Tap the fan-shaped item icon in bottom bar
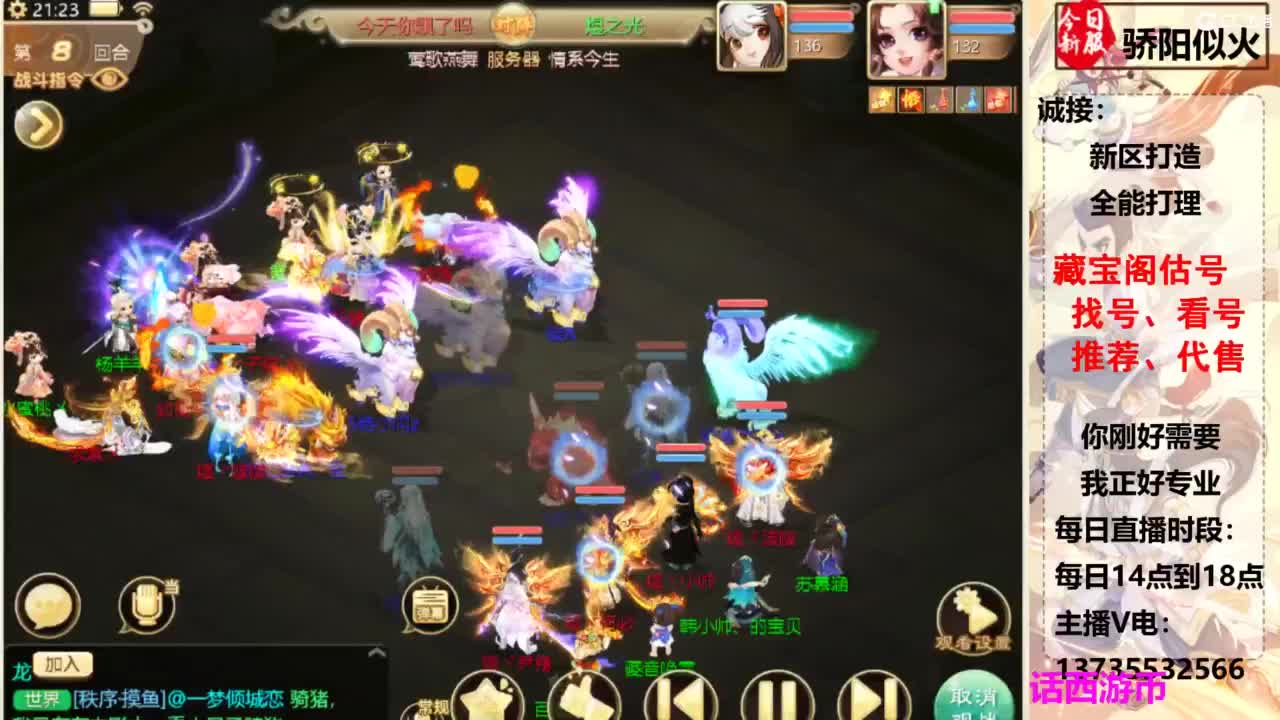 (489, 700)
